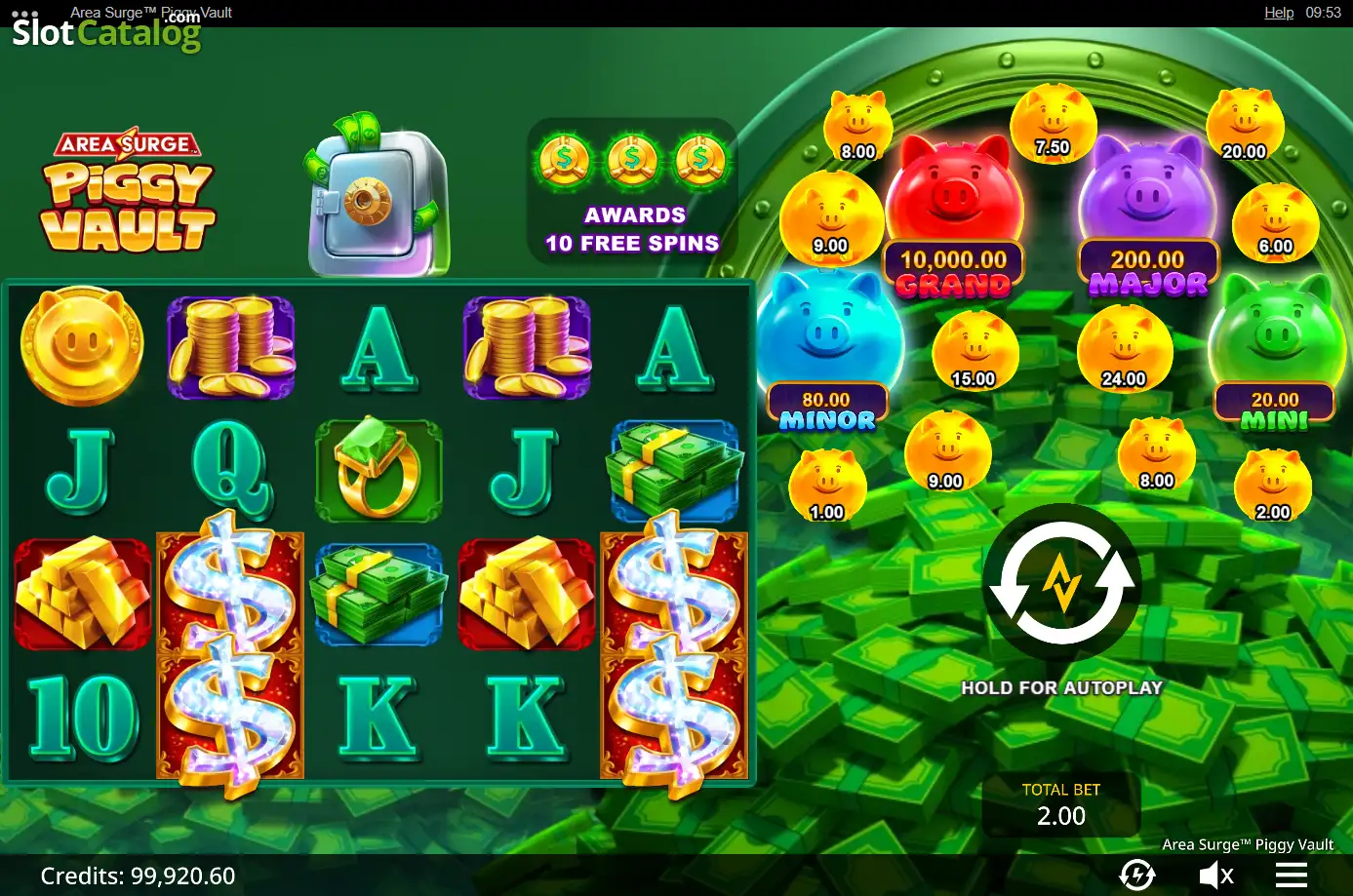Open the Total Bet selector

coord(1061,805)
